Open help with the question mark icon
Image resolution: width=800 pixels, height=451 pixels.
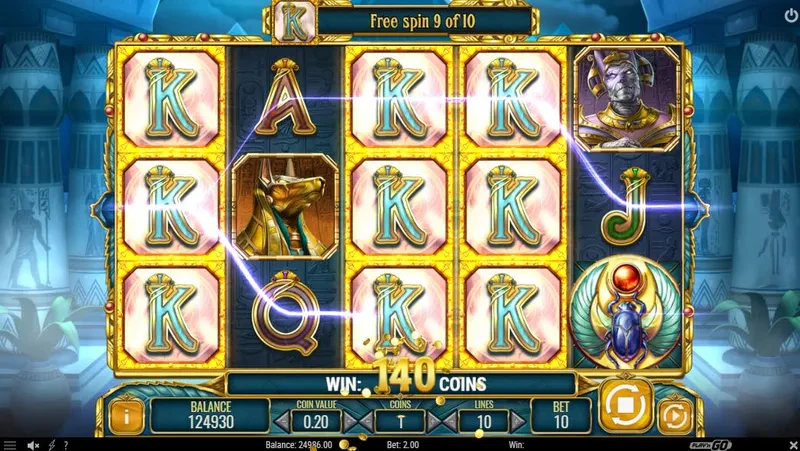tap(65, 444)
